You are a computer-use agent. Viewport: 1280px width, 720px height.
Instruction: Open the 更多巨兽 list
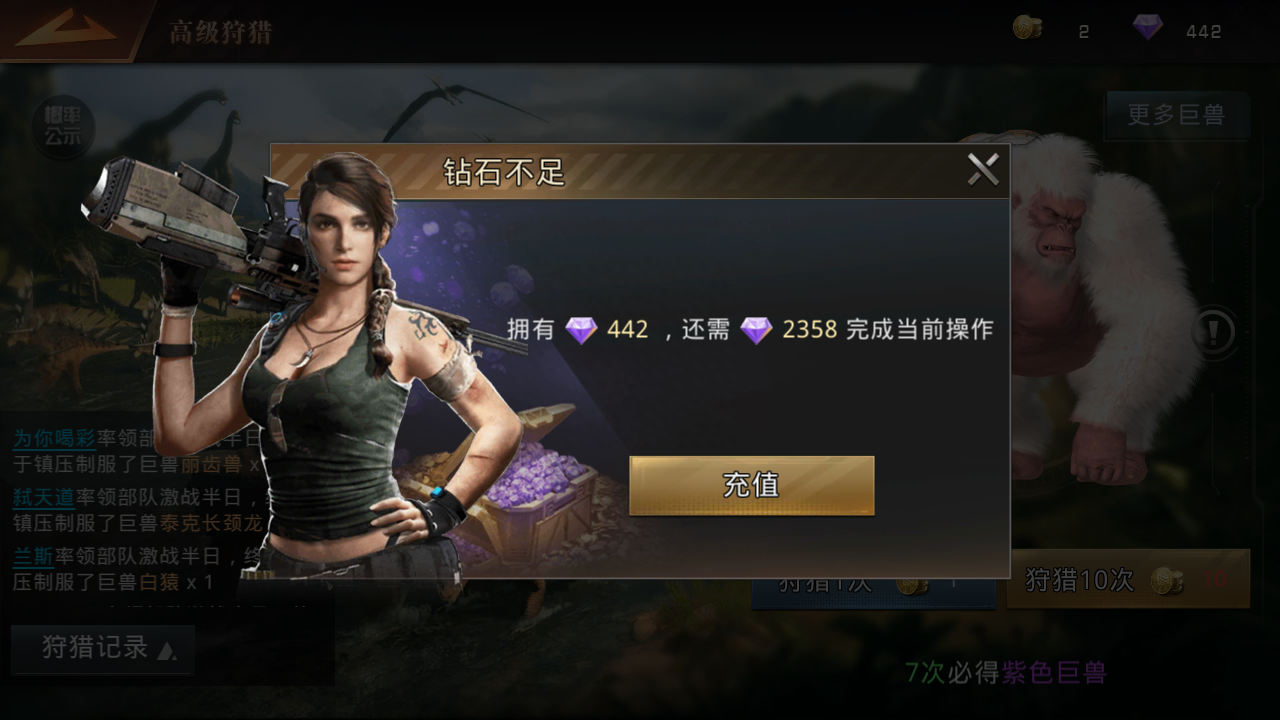pyautogui.click(x=1176, y=115)
